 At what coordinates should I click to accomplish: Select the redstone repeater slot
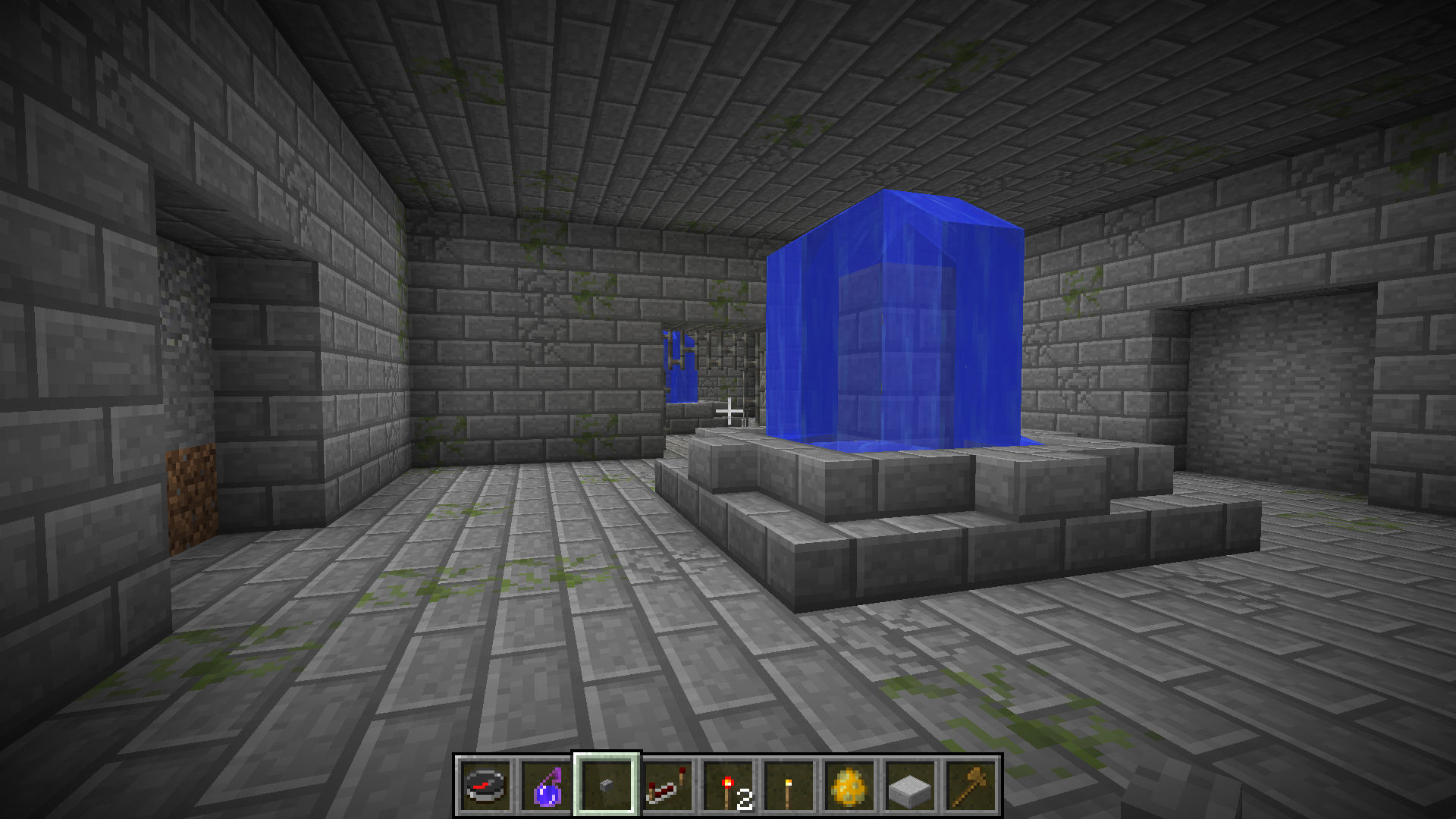[x=667, y=785]
